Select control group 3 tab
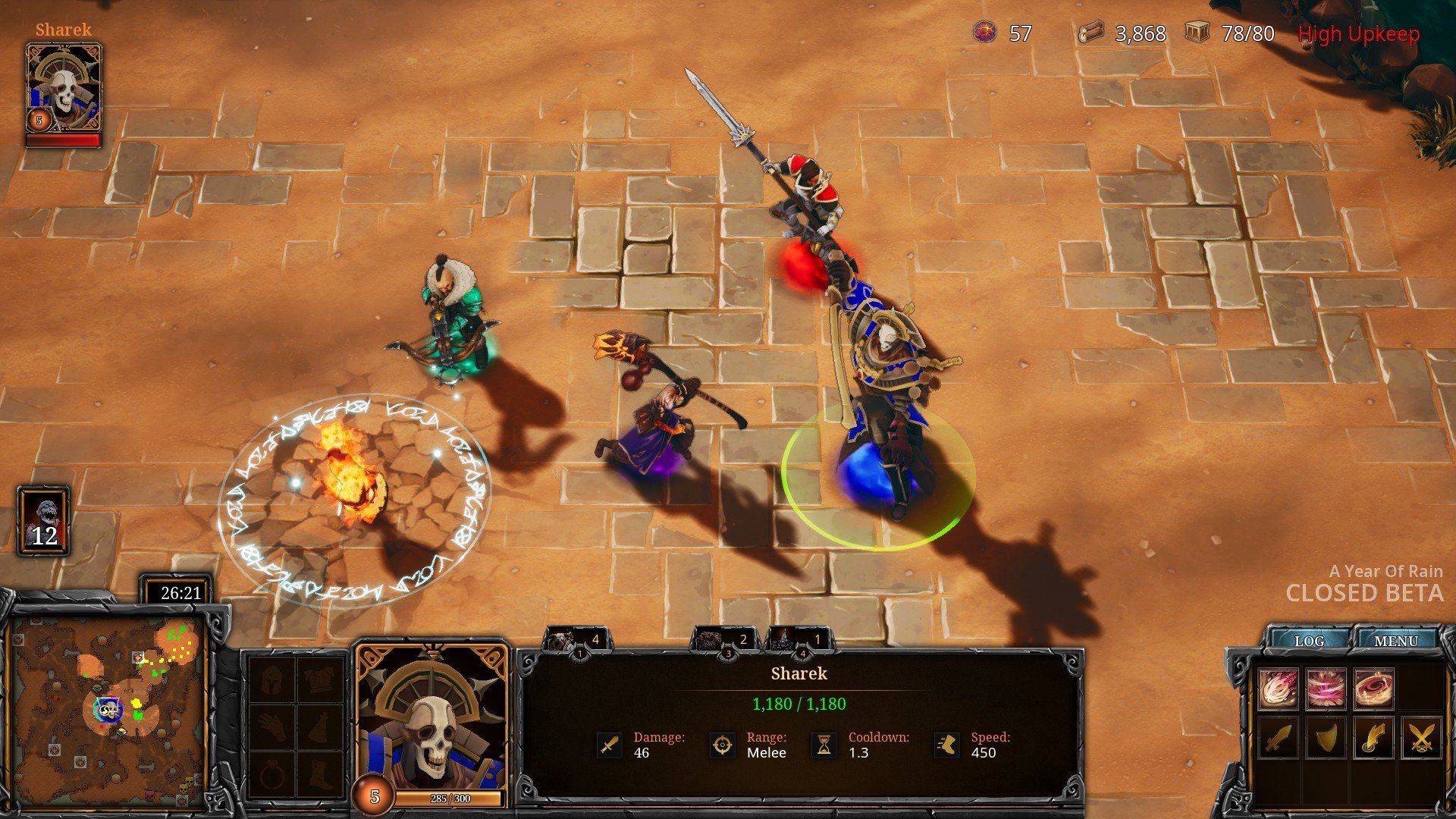 (724, 642)
